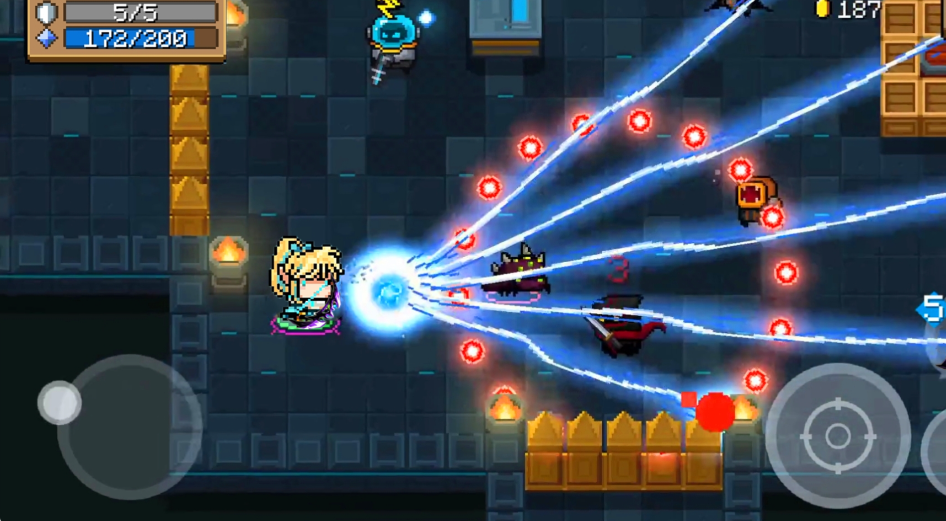Viewport: 946px width, 521px height.
Task: Tap the weapon switch button showing 5
Action: click(934, 308)
